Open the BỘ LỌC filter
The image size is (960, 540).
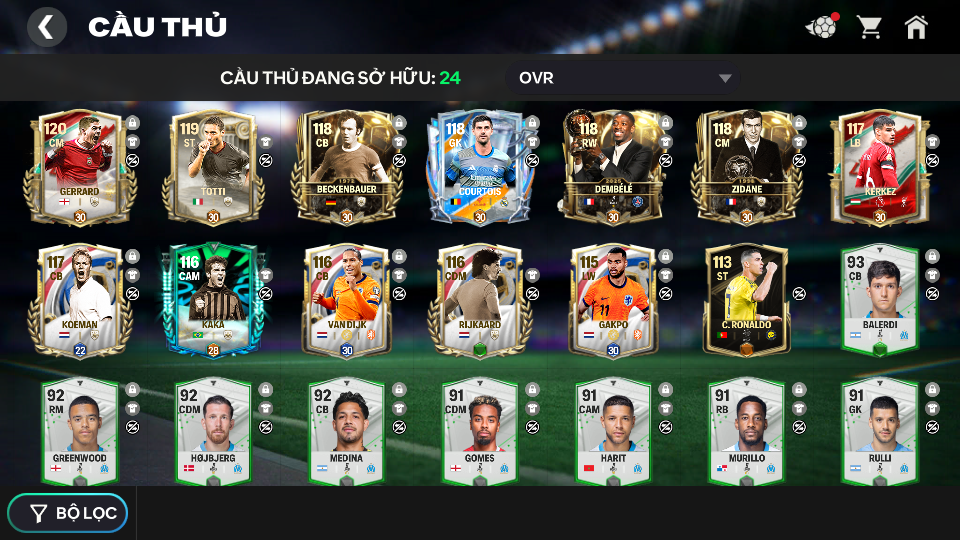[68, 513]
